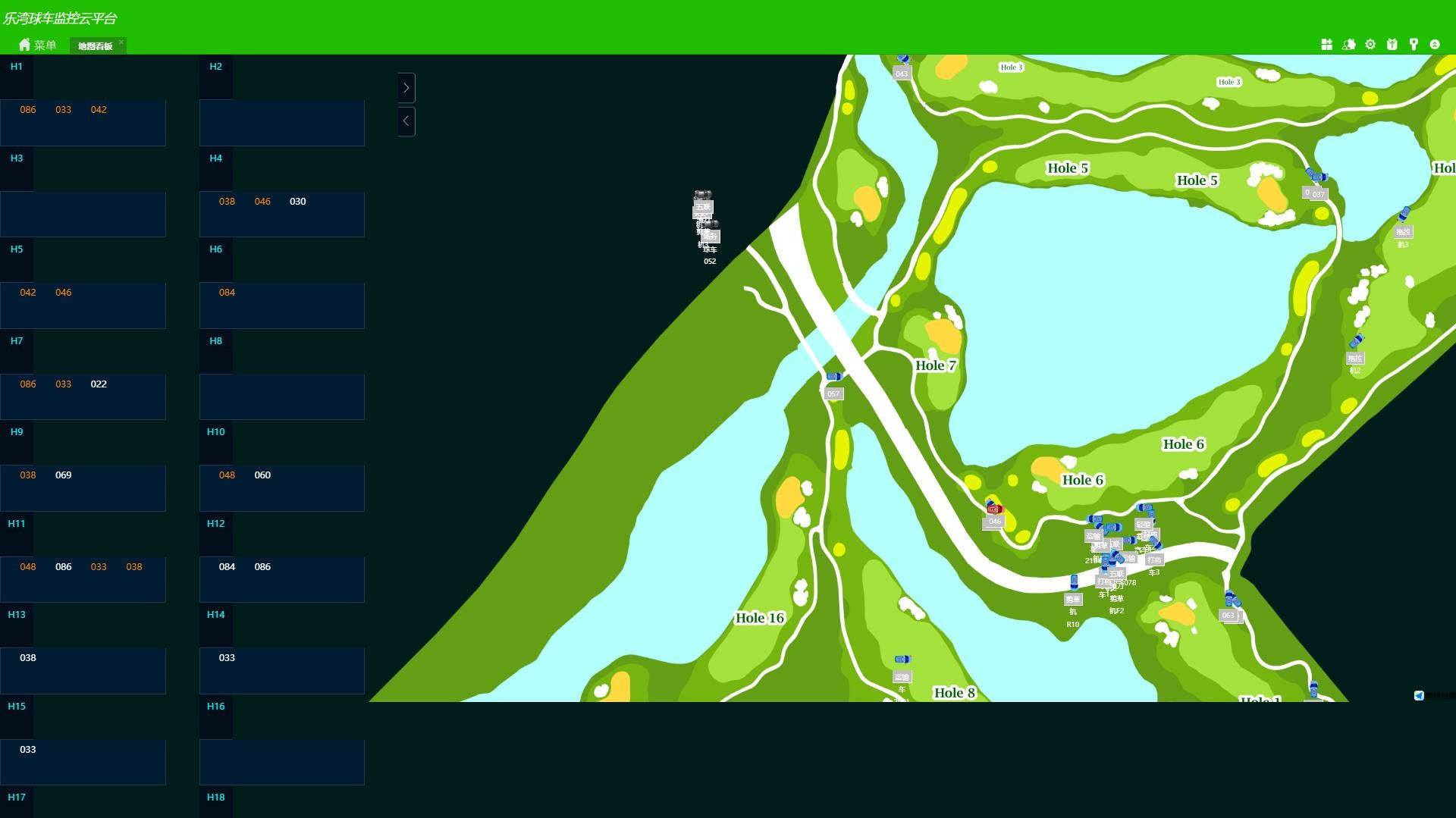Click the shirt theme icon
Image resolution: width=1456 pixels, height=818 pixels.
pyautogui.click(x=1392, y=45)
